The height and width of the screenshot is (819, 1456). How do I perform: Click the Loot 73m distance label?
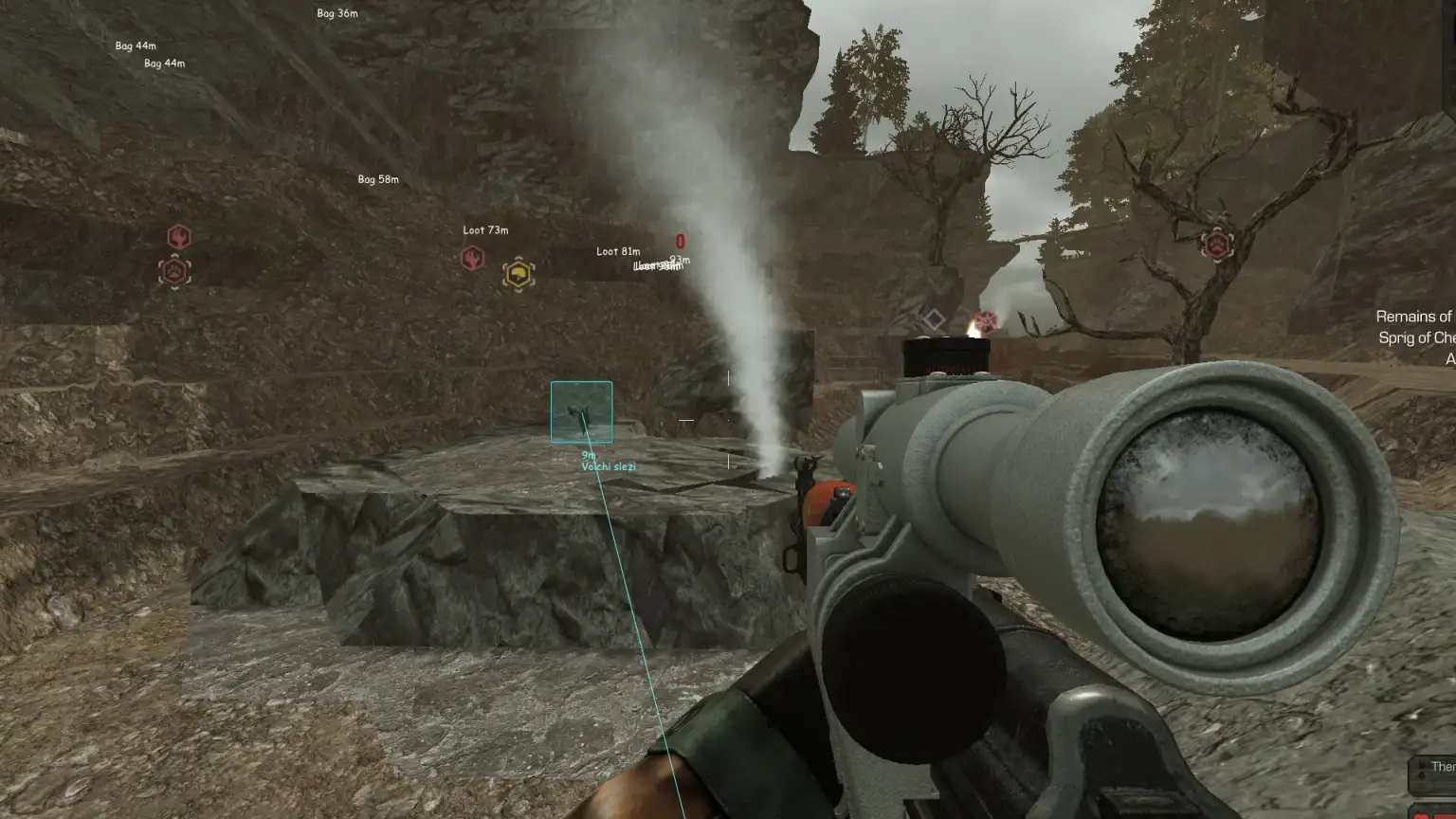pyautogui.click(x=485, y=230)
